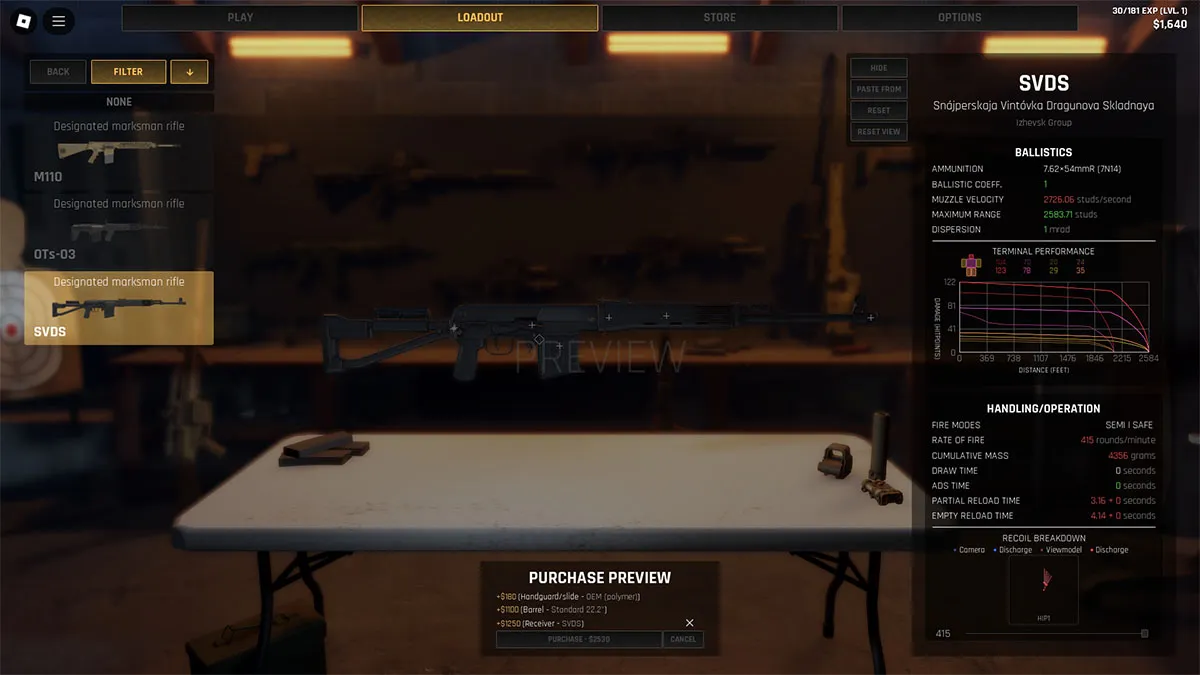The width and height of the screenshot is (1200, 675).
Task: Remove the SVDS Receiver item with X
Action: tap(689, 623)
